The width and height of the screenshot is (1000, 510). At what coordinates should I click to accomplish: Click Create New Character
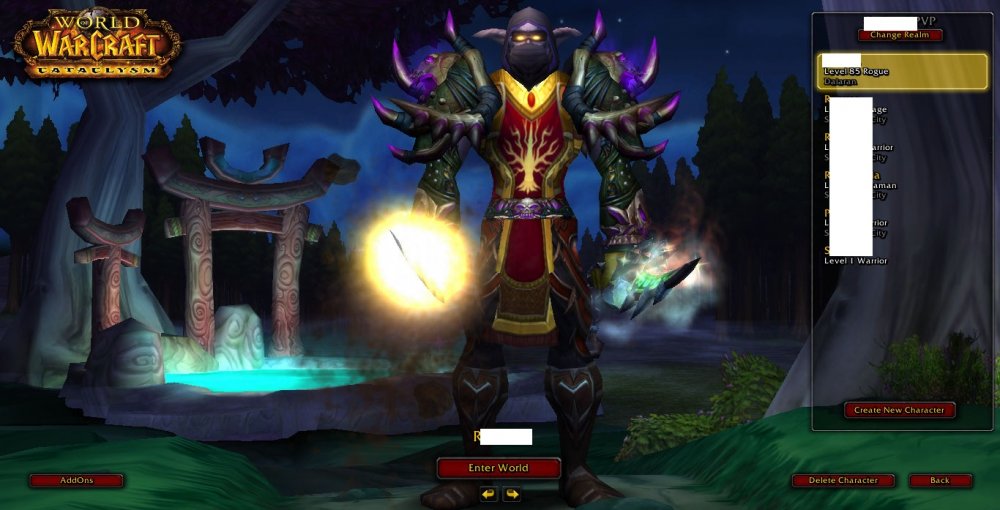click(899, 410)
